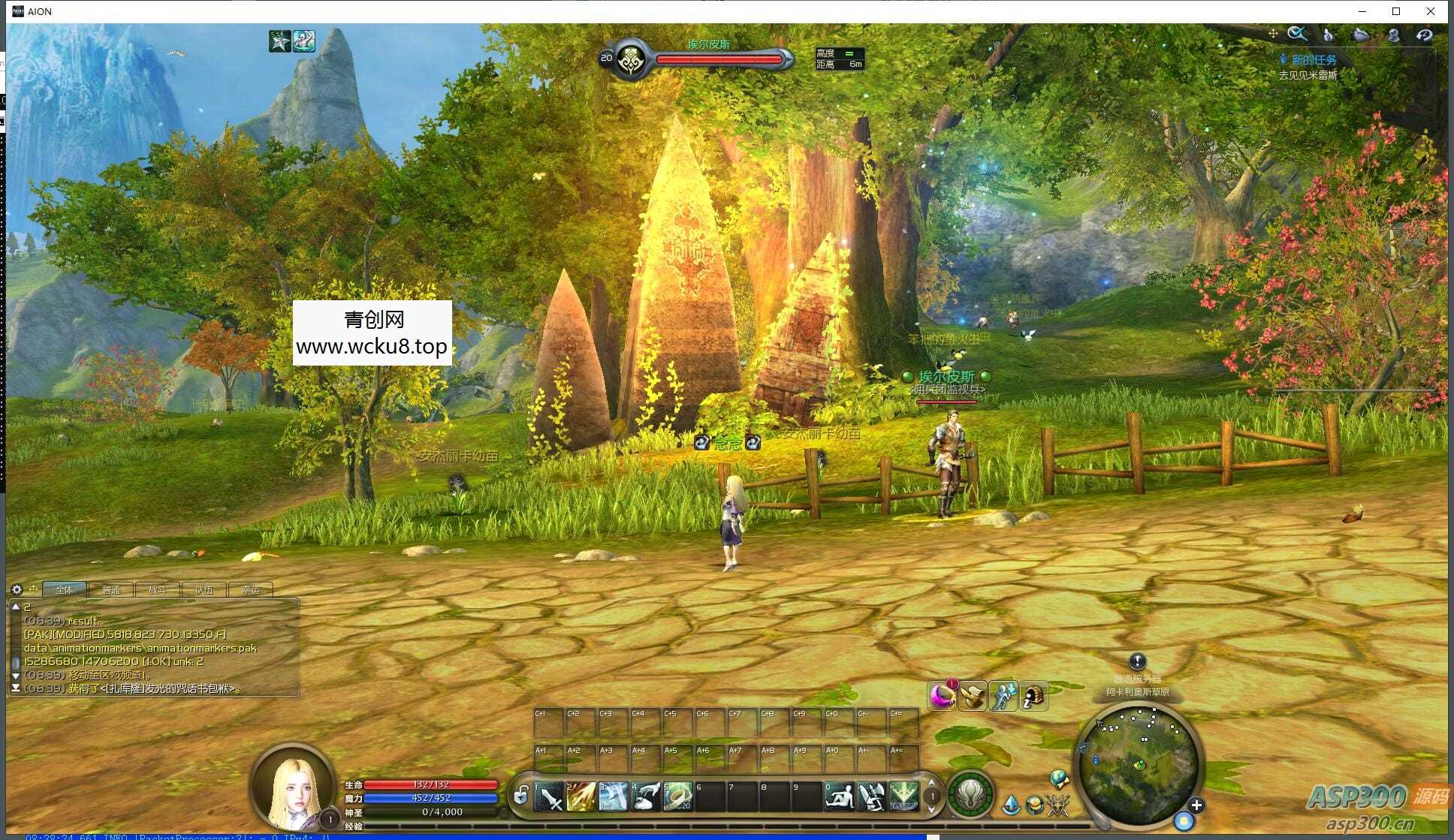Open the quest scroll notification icon above minimap
This screenshot has height=840, width=1454.
(x=972, y=696)
